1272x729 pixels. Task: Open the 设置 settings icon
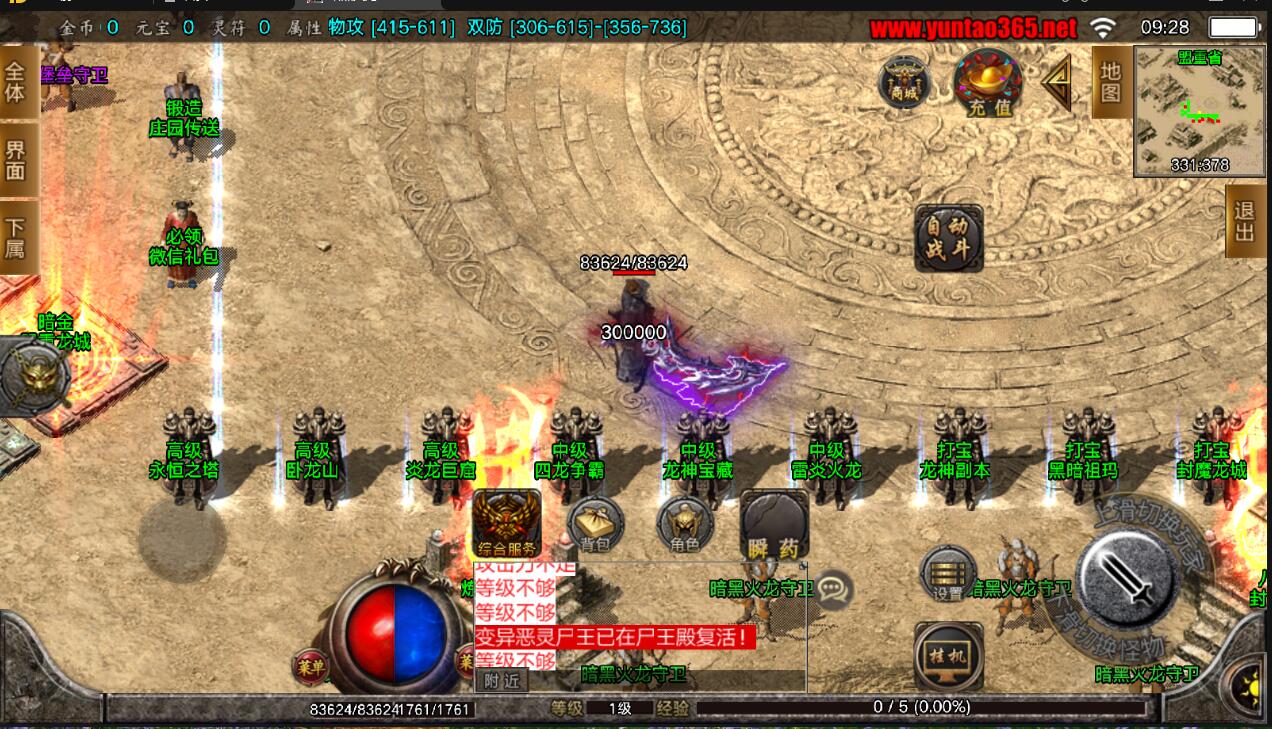[948, 574]
